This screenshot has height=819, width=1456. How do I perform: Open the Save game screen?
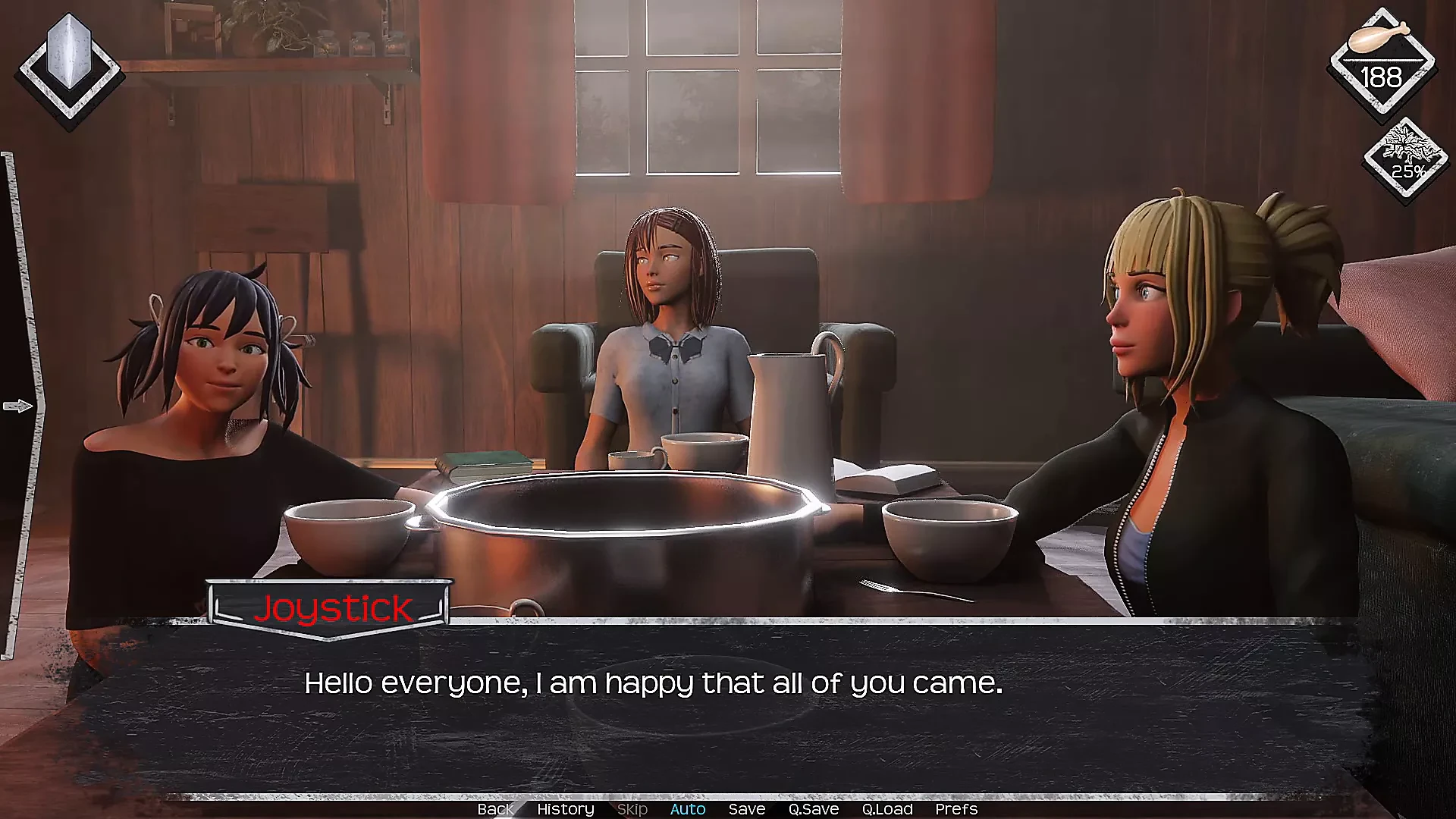[746, 809]
